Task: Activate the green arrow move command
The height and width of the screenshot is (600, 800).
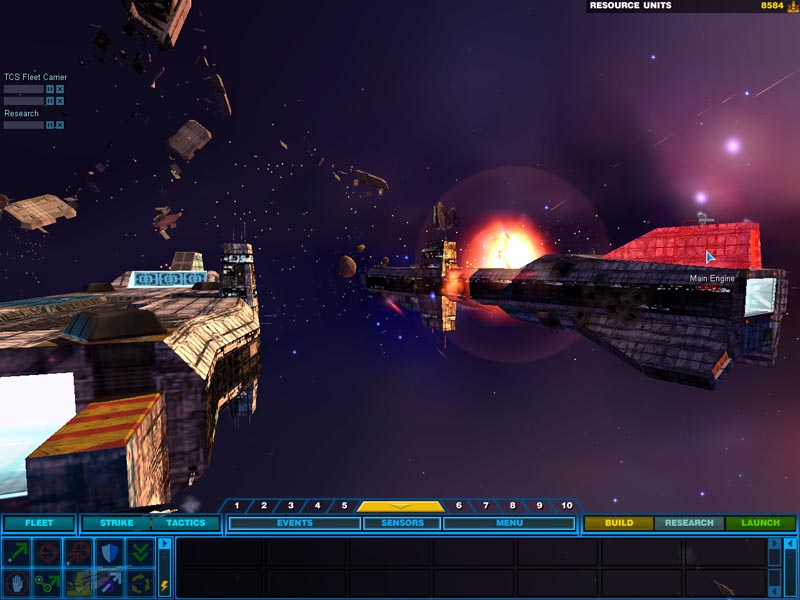Action: coord(17,553)
